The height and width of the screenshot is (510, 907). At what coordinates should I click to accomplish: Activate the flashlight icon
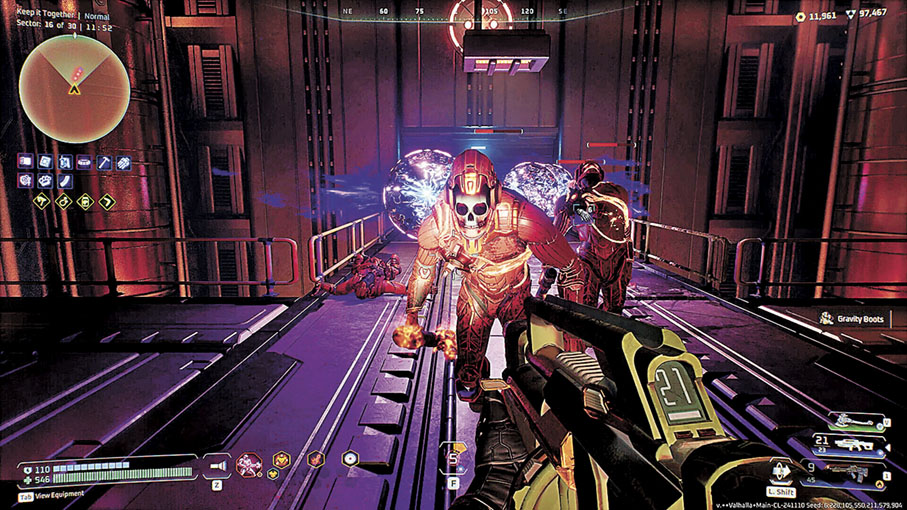pyautogui.click(x=217, y=463)
